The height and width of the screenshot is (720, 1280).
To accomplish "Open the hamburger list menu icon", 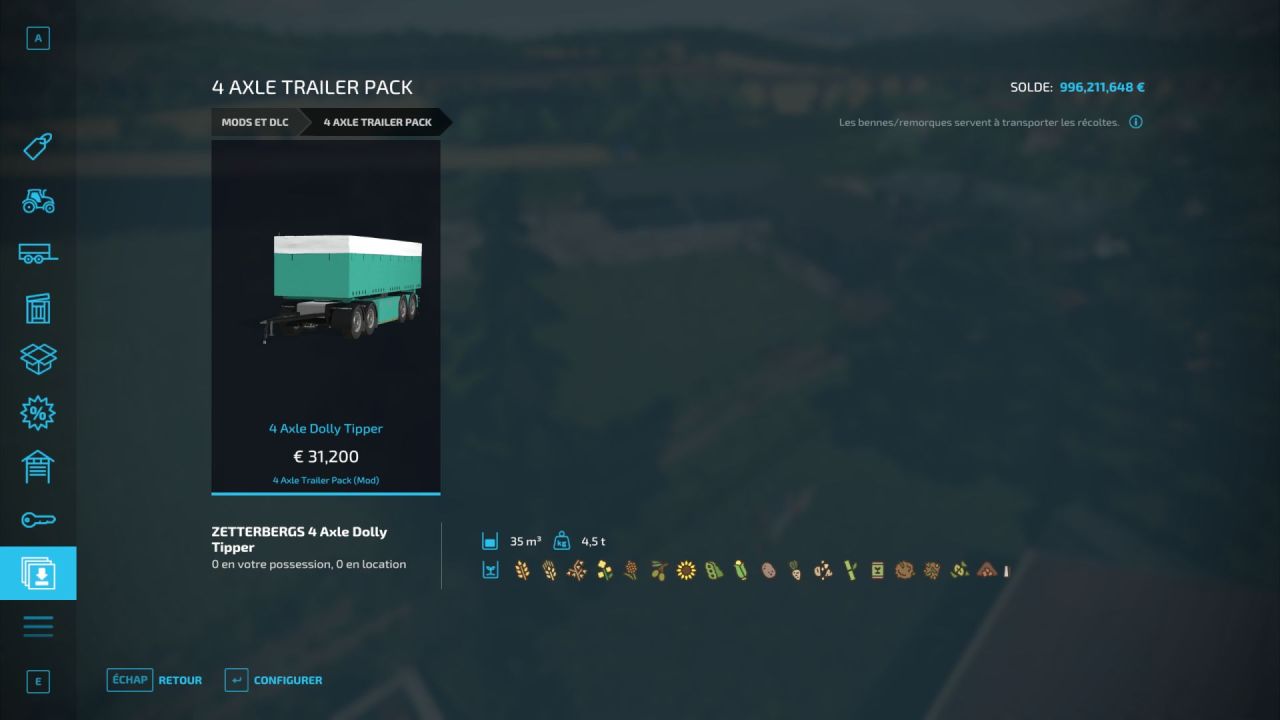I will click(37, 626).
